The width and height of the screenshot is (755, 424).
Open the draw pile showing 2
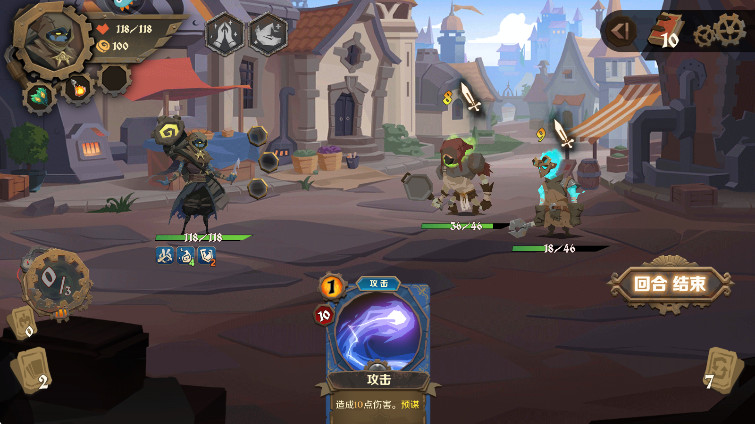(x=31, y=372)
